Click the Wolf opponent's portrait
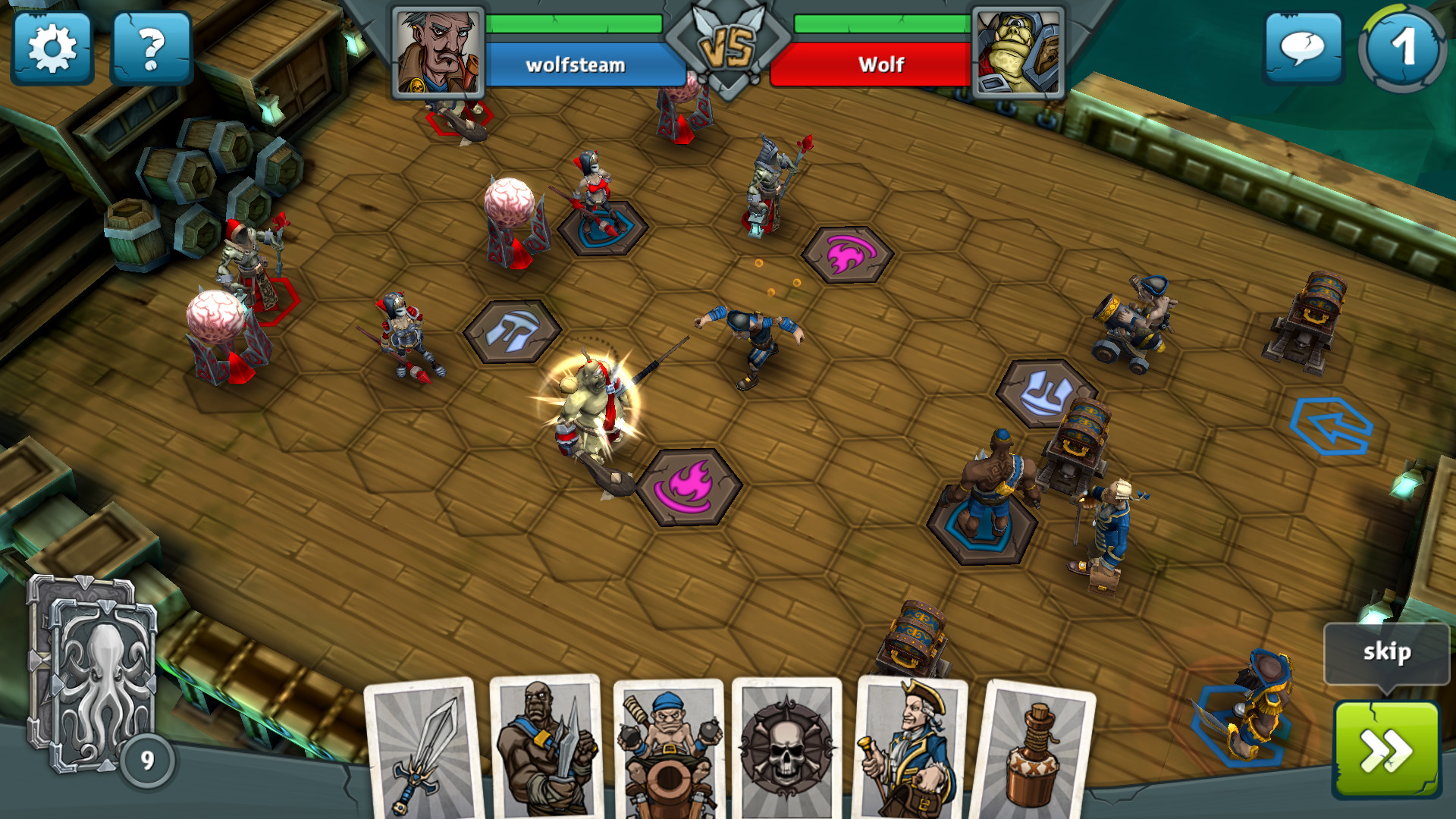Image resolution: width=1456 pixels, height=819 pixels. 1019,52
